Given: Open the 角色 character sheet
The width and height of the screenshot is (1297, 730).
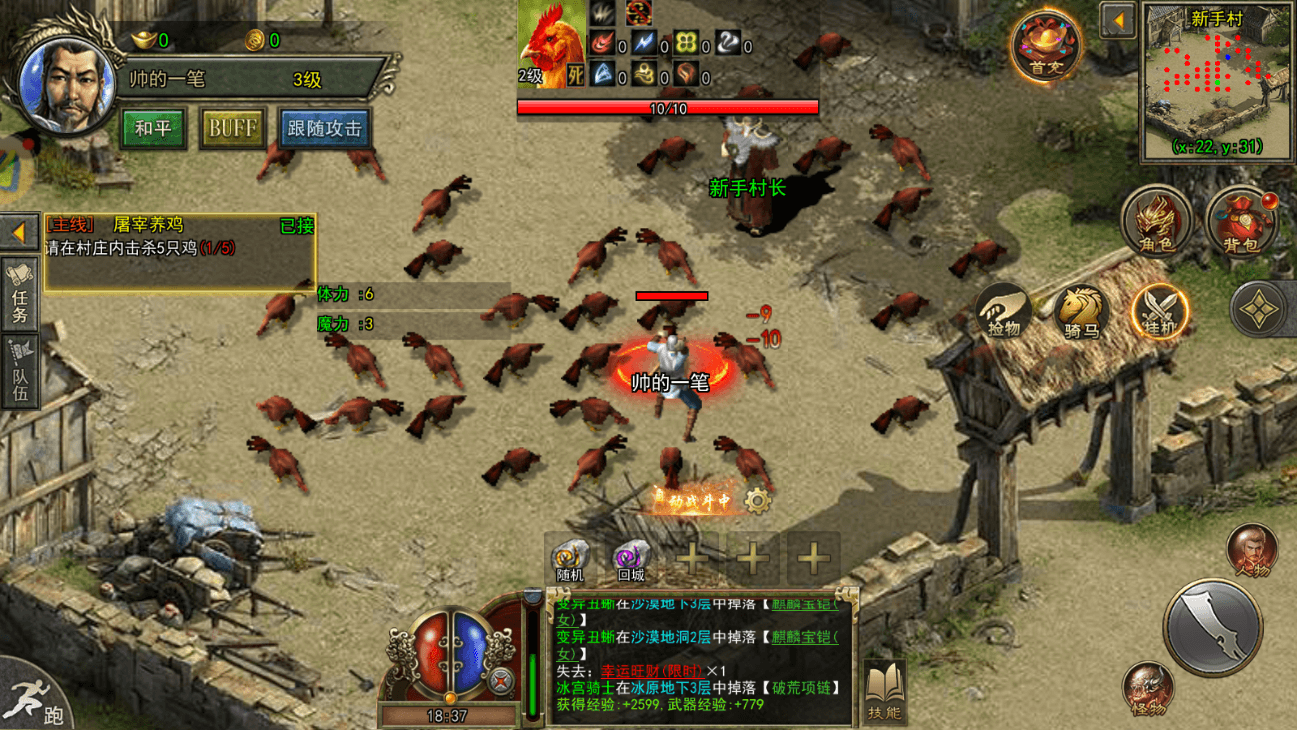Looking at the screenshot, I should click(1157, 220).
